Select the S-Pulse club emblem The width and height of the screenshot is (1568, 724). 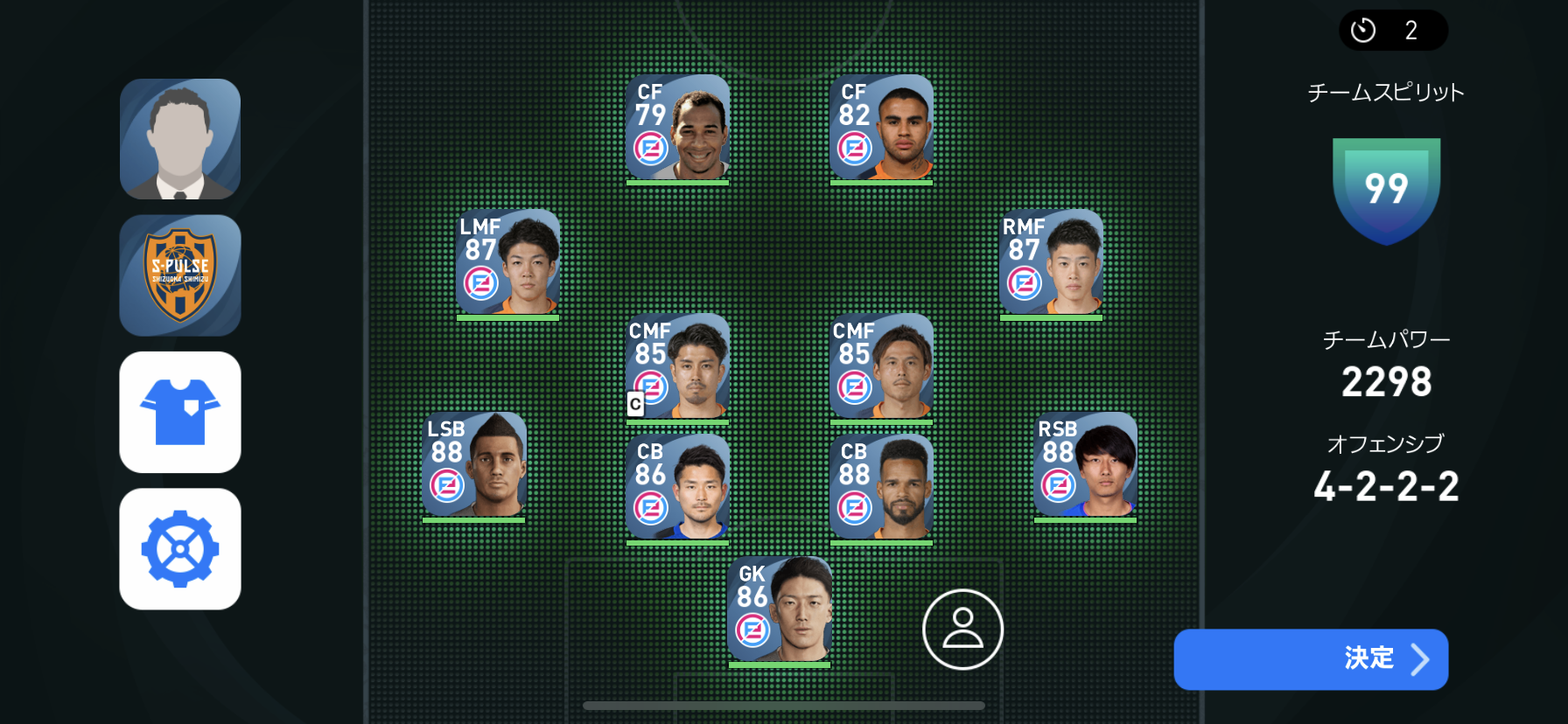180,275
